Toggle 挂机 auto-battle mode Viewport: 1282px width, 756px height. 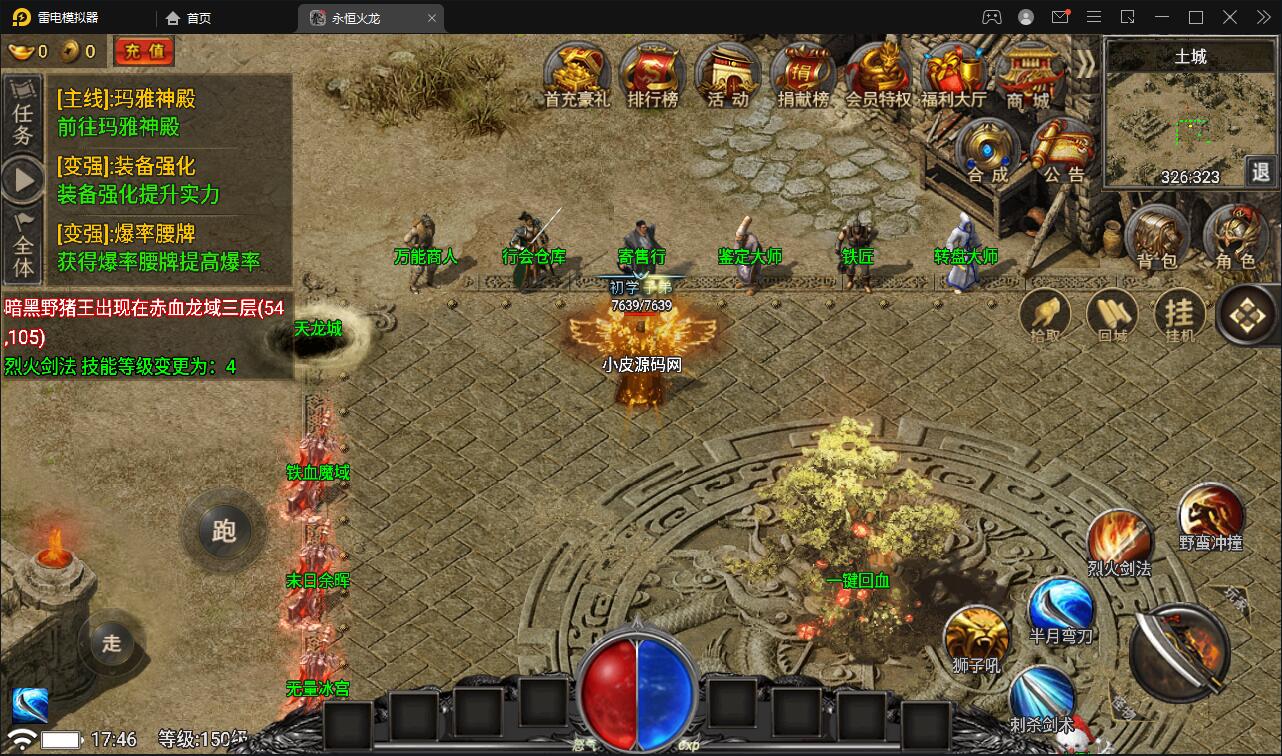1180,315
